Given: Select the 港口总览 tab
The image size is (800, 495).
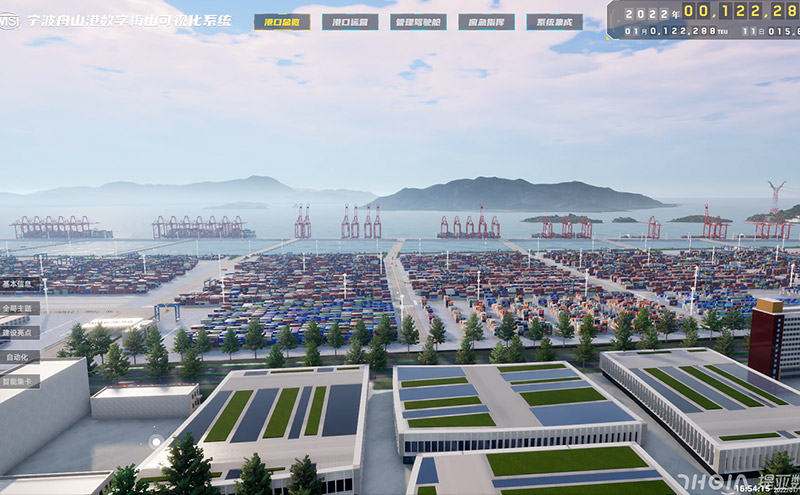Looking at the screenshot, I should [x=282, y=22].
